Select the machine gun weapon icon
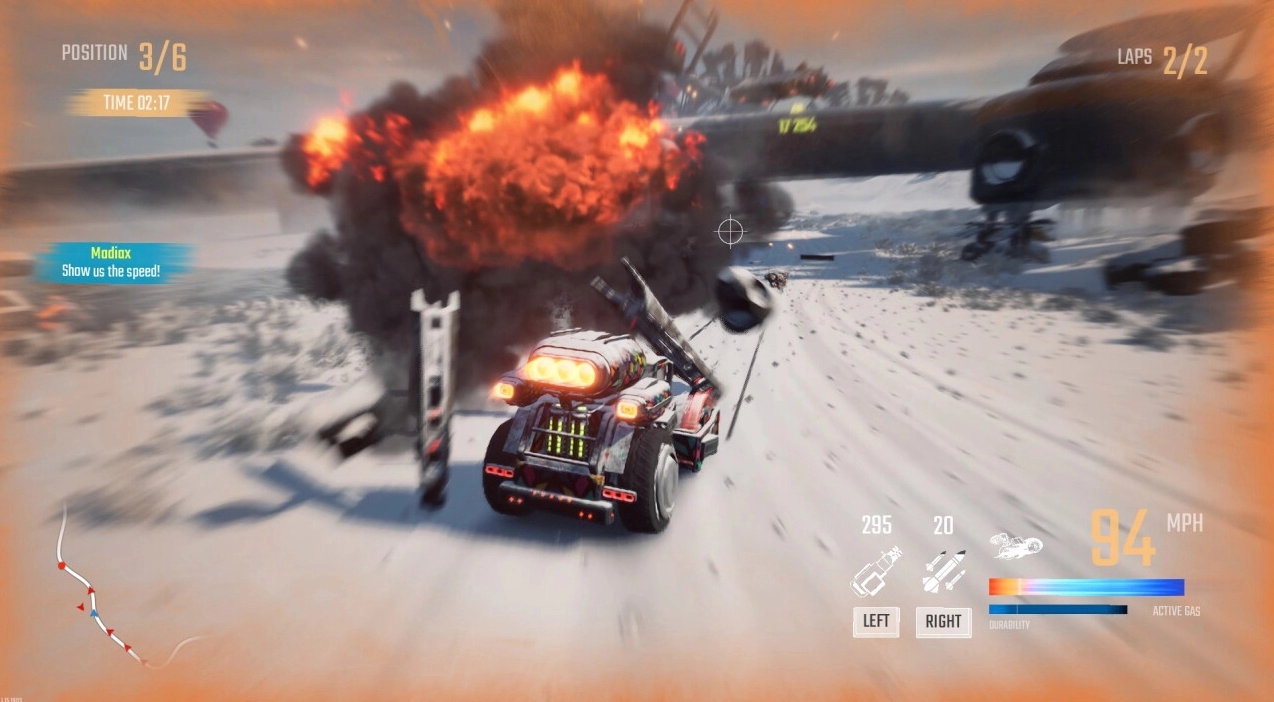This screenshot has width=1274, height=702. [x=875, y=571]
